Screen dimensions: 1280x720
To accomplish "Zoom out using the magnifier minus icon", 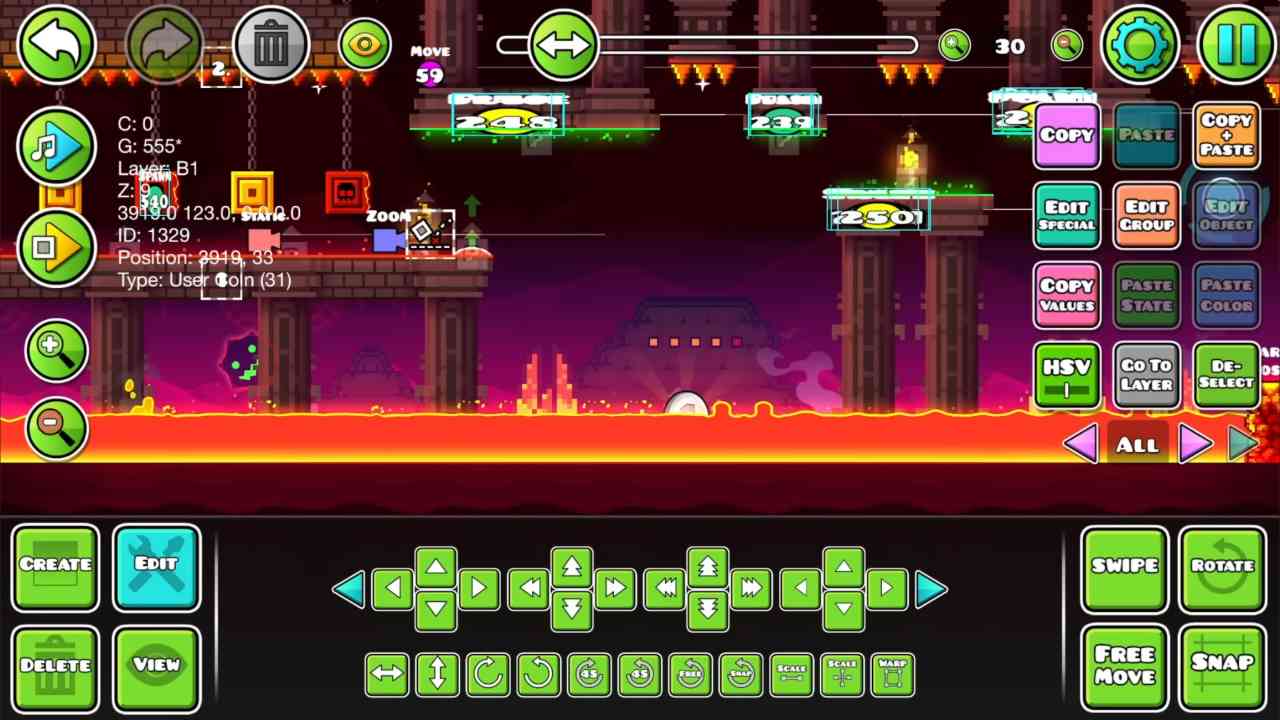I will (x=56, y=427).
